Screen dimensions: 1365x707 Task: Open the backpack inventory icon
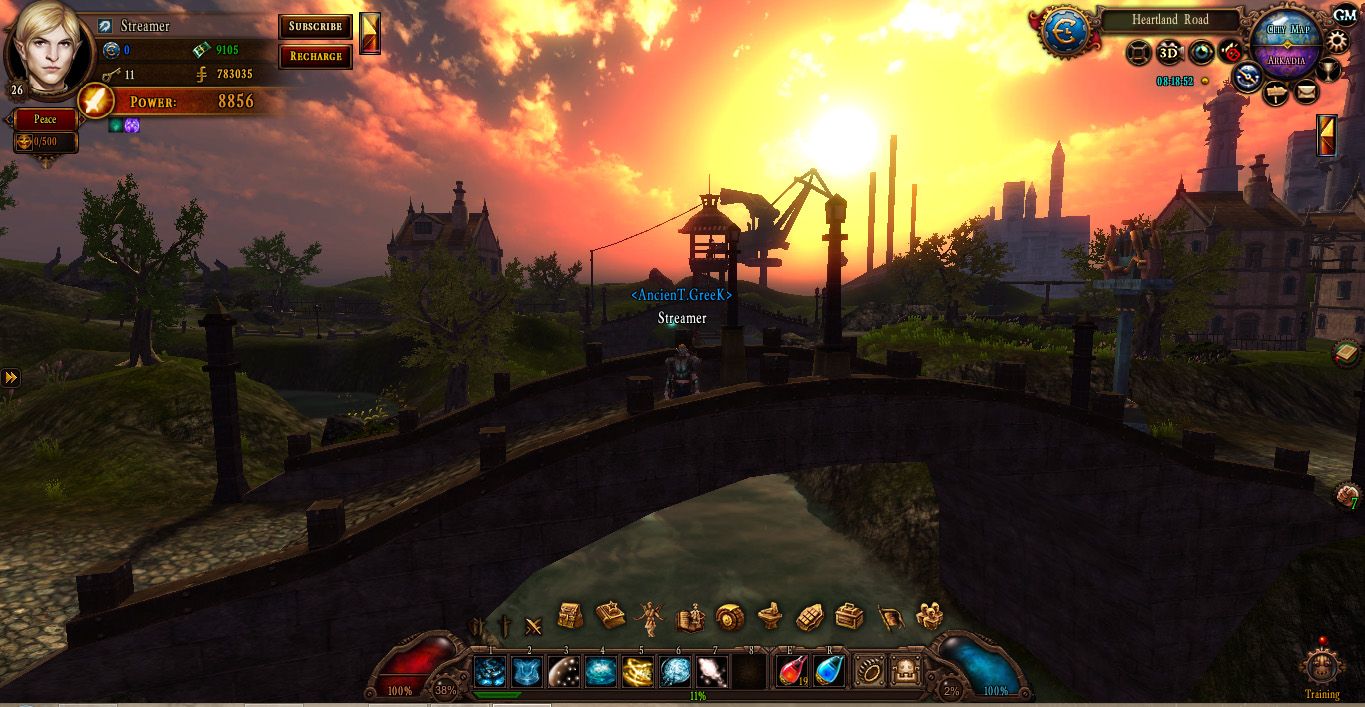click(x=570, y=617)
